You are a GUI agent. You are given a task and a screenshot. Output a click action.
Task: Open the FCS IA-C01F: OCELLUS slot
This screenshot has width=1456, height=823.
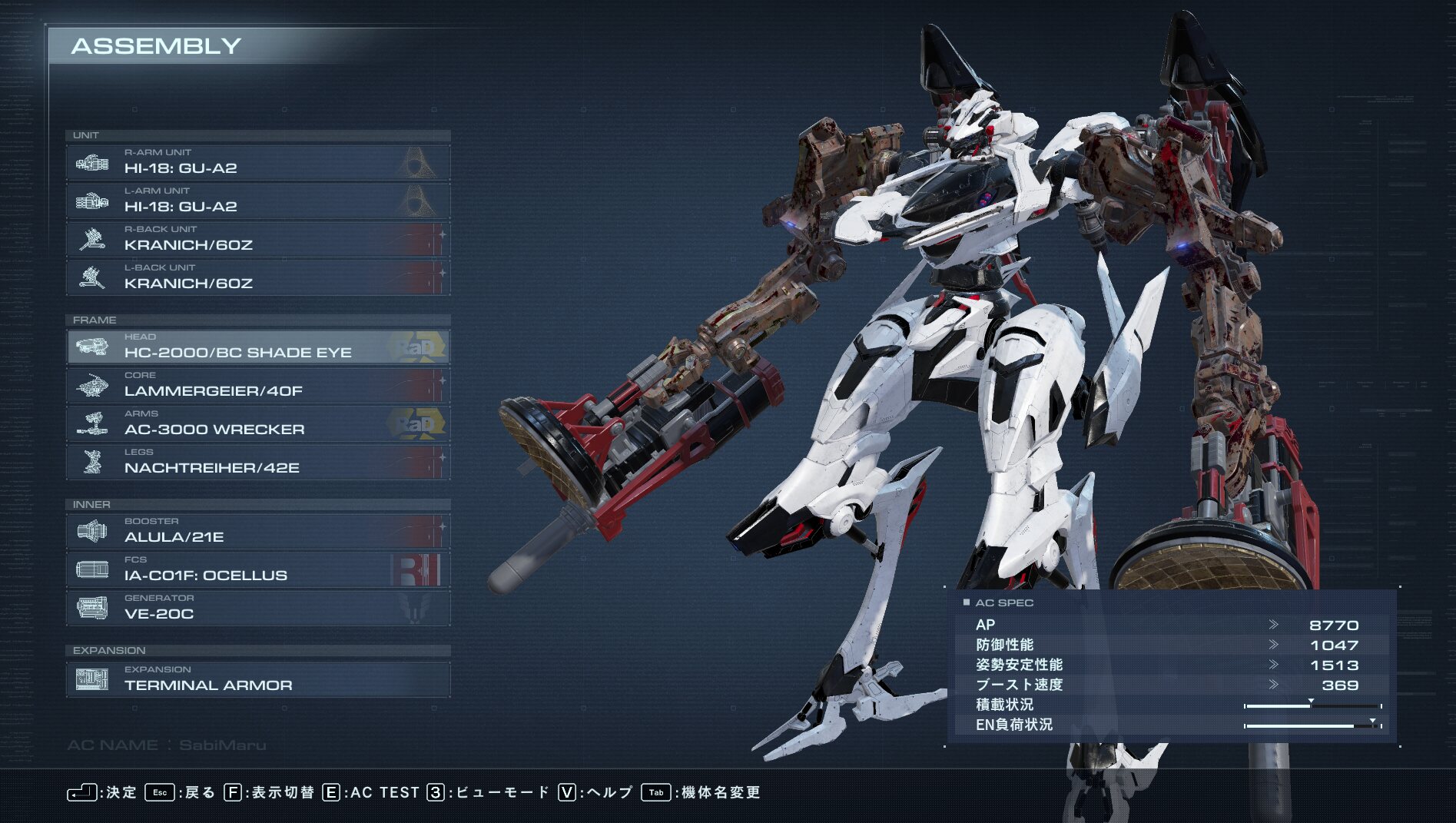click(x=257, y=569)
